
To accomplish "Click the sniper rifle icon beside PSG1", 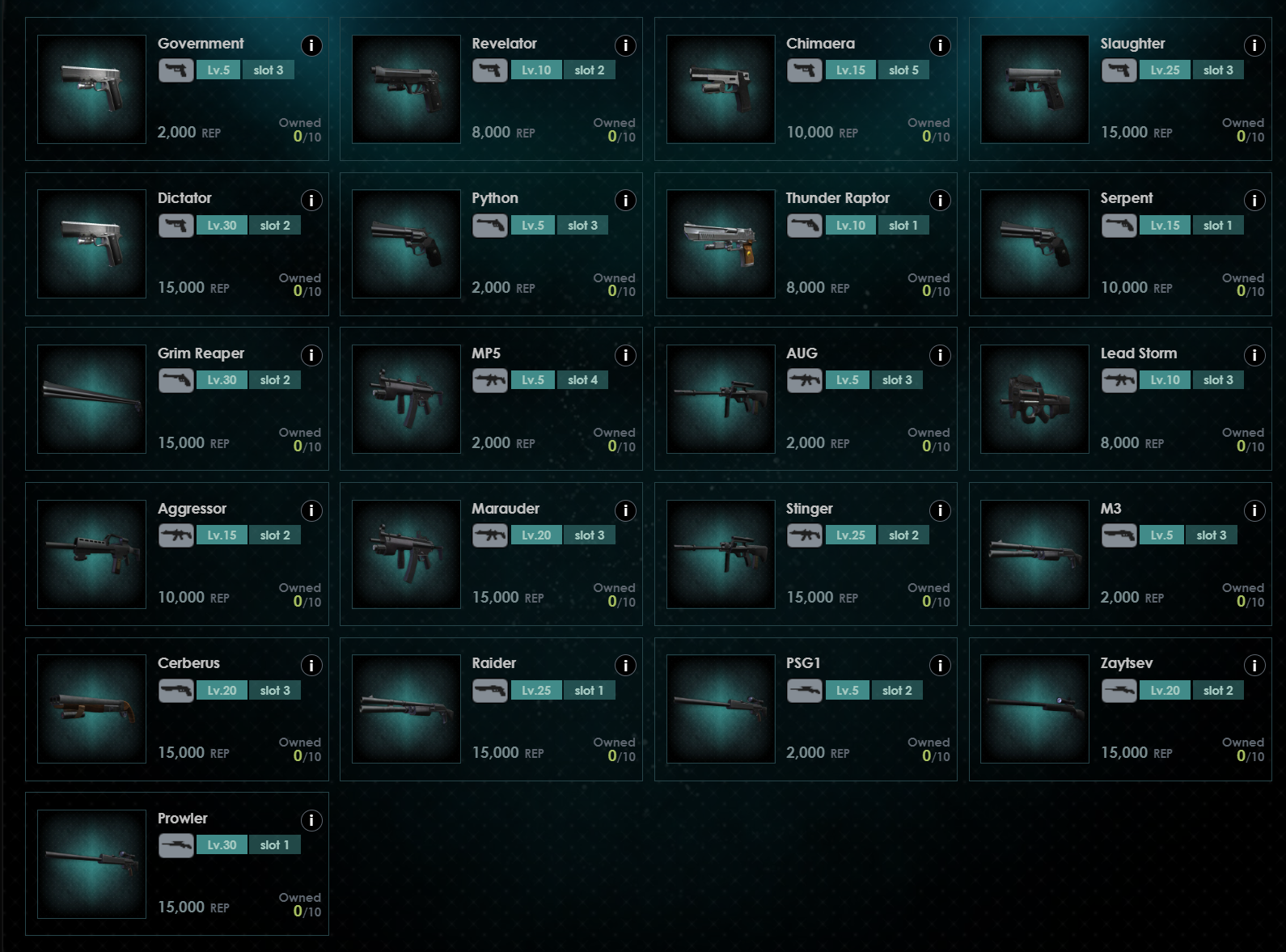I will point(806,690).
